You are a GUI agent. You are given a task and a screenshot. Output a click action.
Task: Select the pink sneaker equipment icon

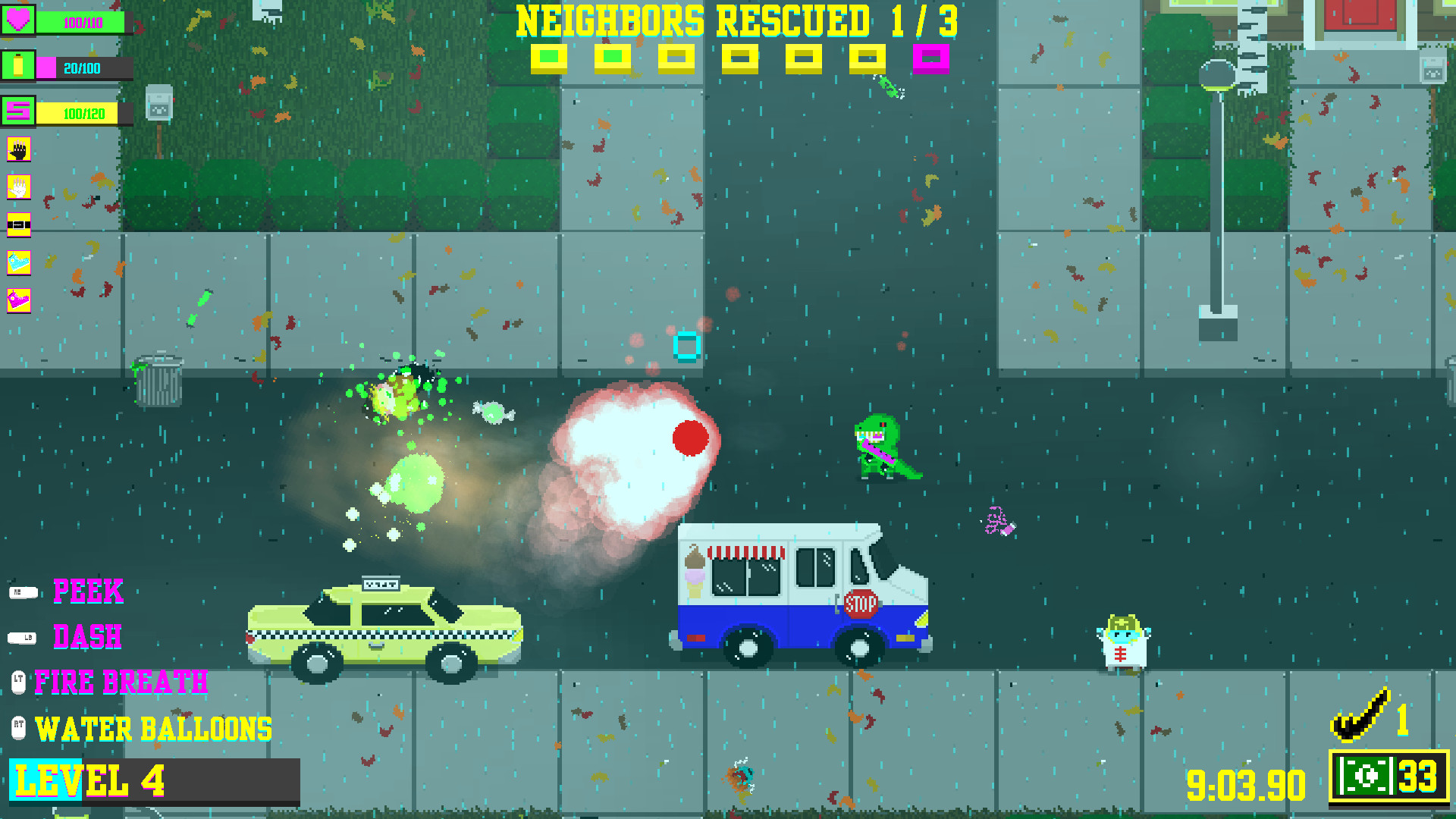point(18,297)
